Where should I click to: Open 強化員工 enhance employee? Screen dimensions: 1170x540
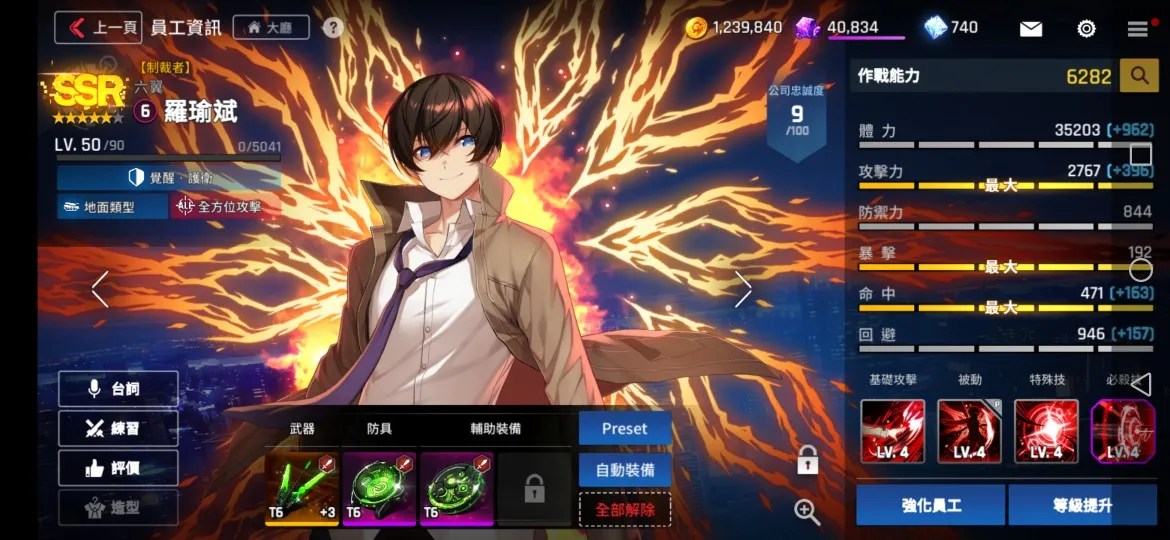point(930,505)
